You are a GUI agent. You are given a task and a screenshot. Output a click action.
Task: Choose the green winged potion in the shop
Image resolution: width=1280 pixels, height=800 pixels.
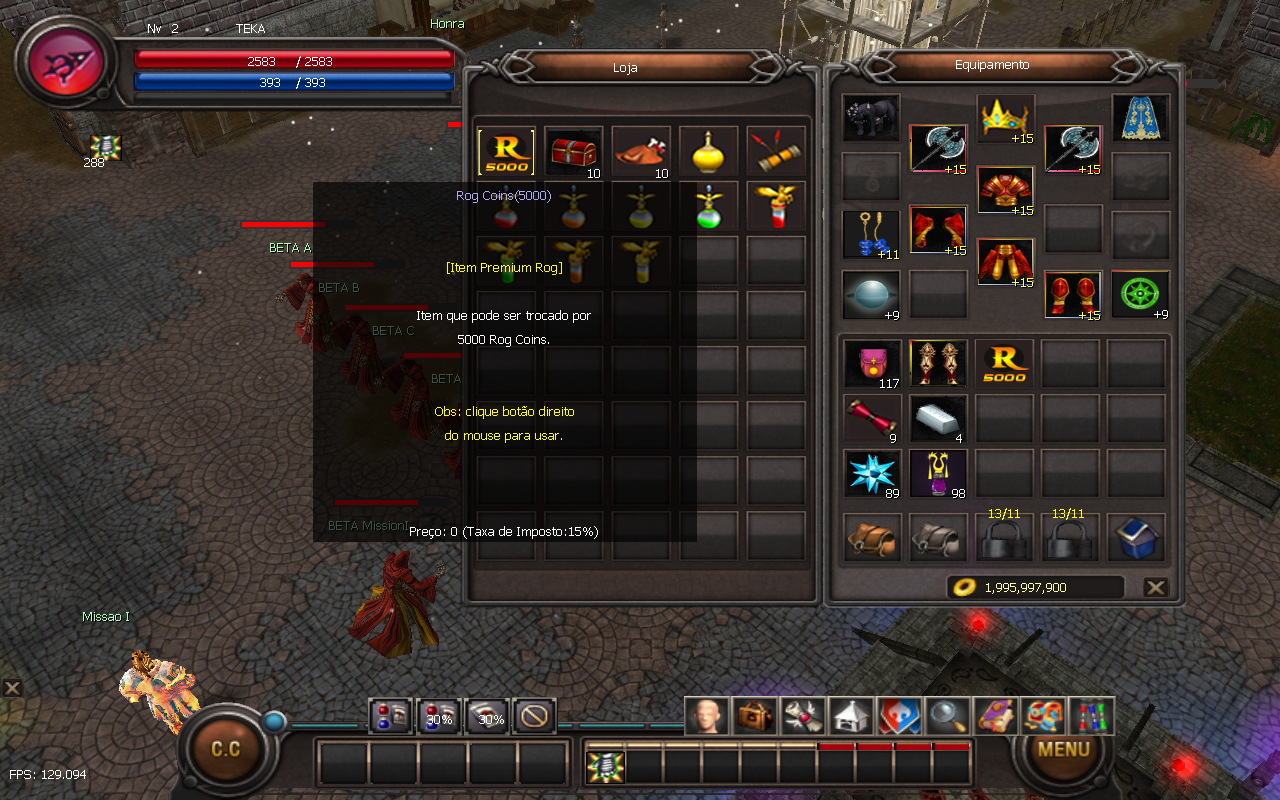(708, 207)
